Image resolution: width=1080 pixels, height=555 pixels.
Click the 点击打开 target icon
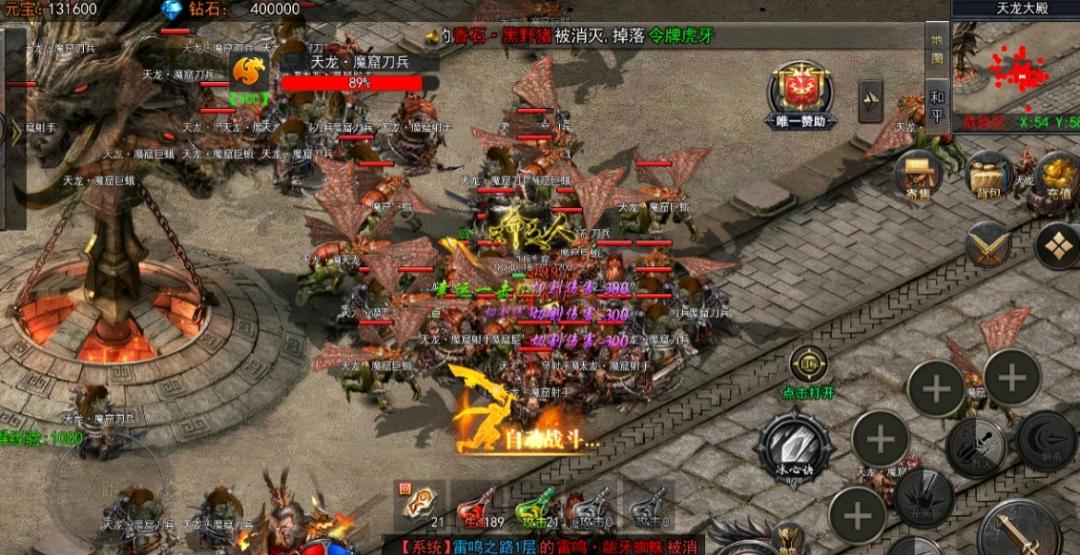[x=808, y=364]
